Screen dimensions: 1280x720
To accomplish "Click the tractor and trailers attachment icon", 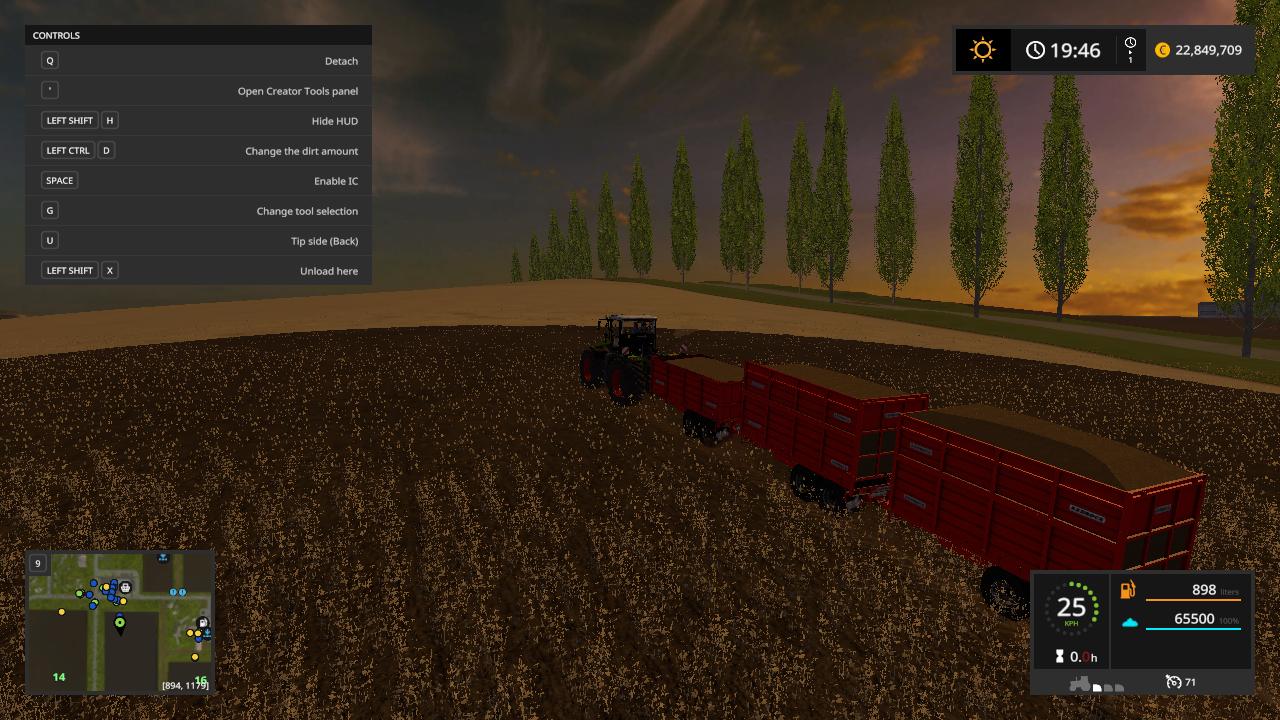I will coord(1082,682).
